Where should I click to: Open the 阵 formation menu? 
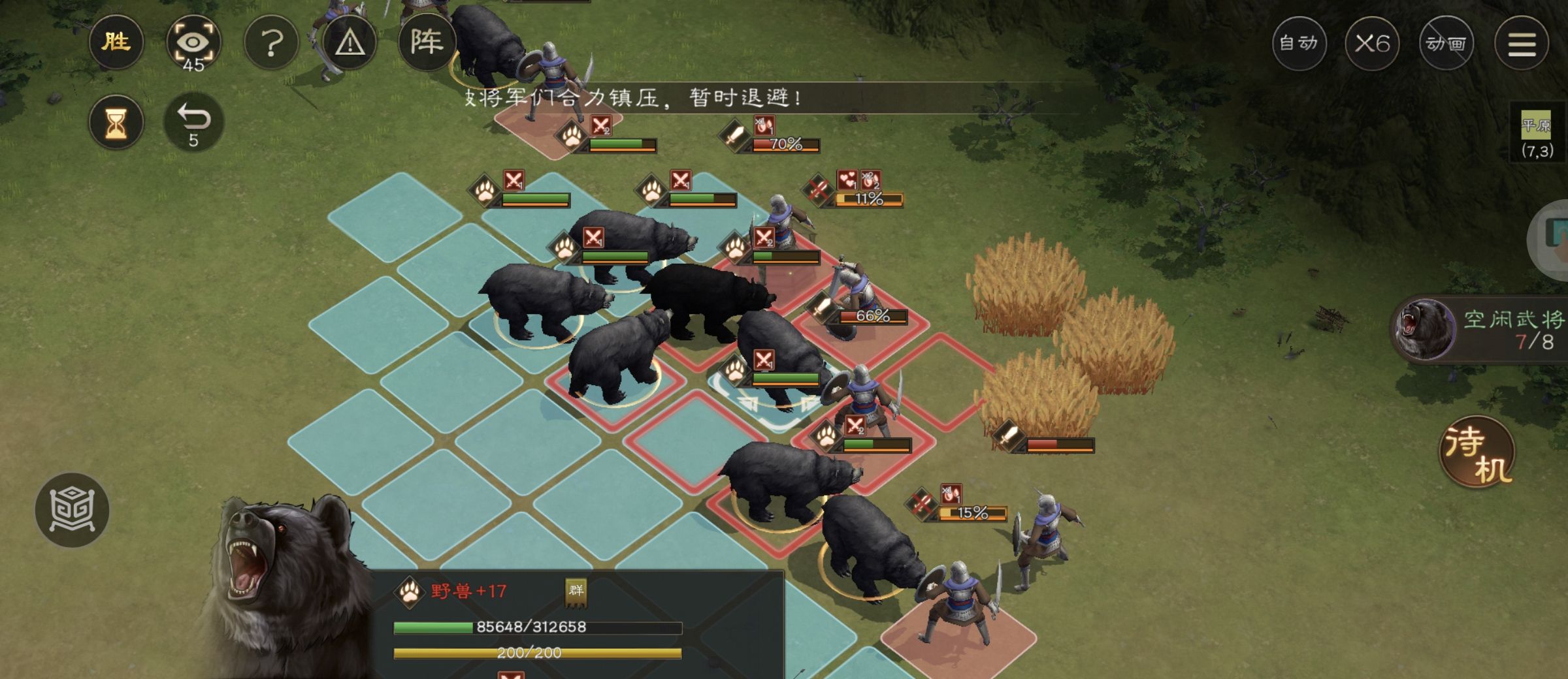426,43
